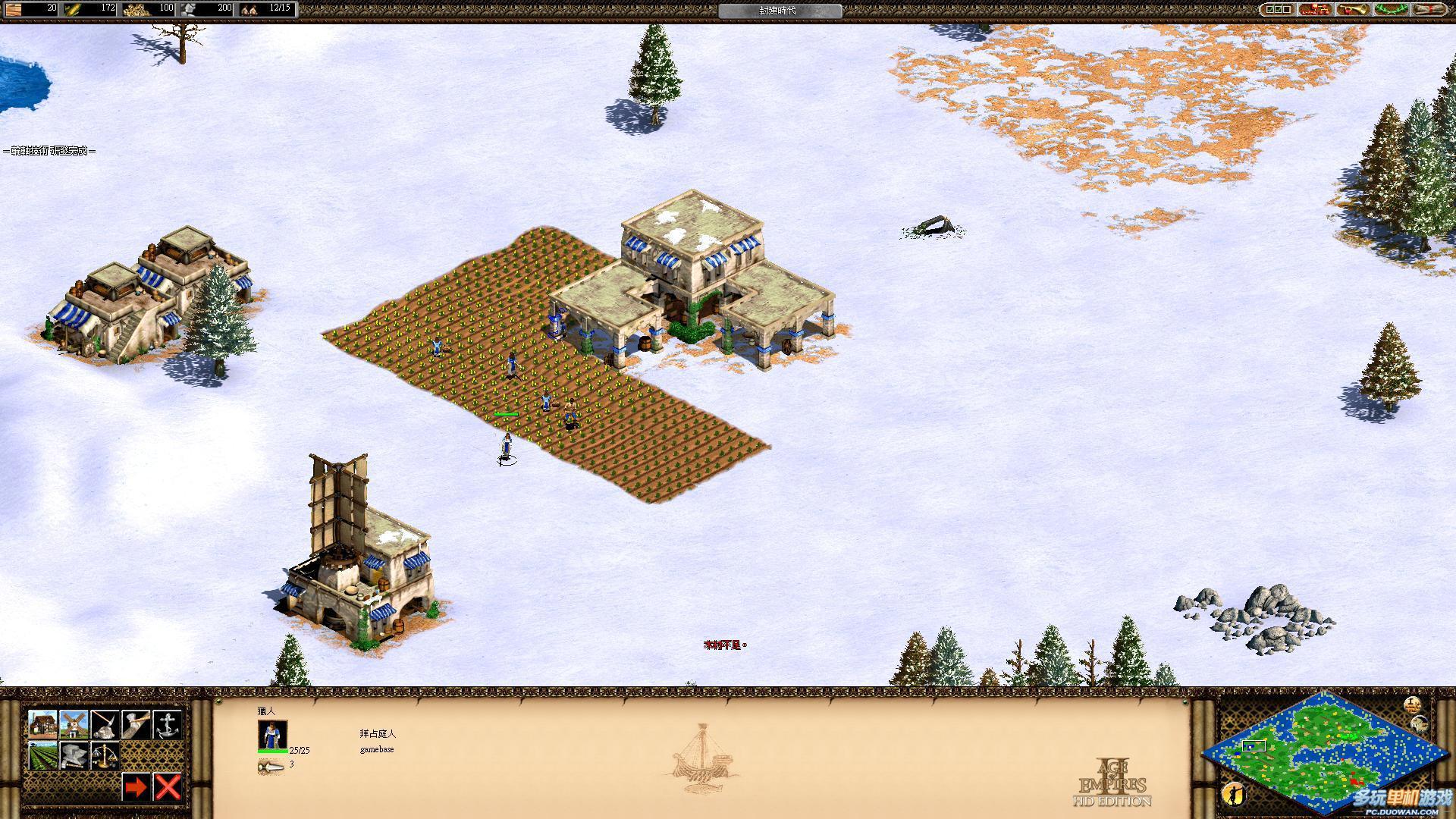This screenshot has height=819, width=1456.
Task: Build a House from the build panel
Action: [42, 724]
